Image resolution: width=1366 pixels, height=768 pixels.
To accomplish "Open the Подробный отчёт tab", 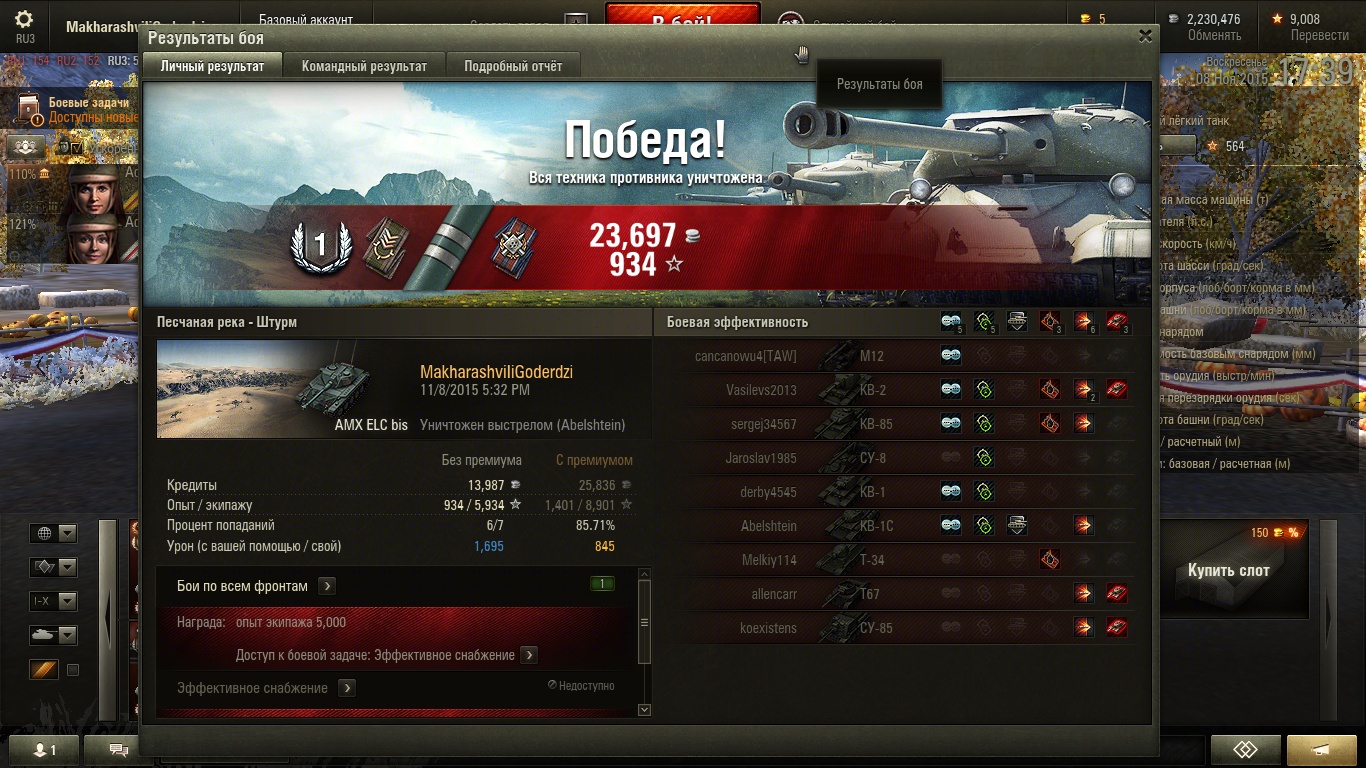I will [x=513, y=66].
